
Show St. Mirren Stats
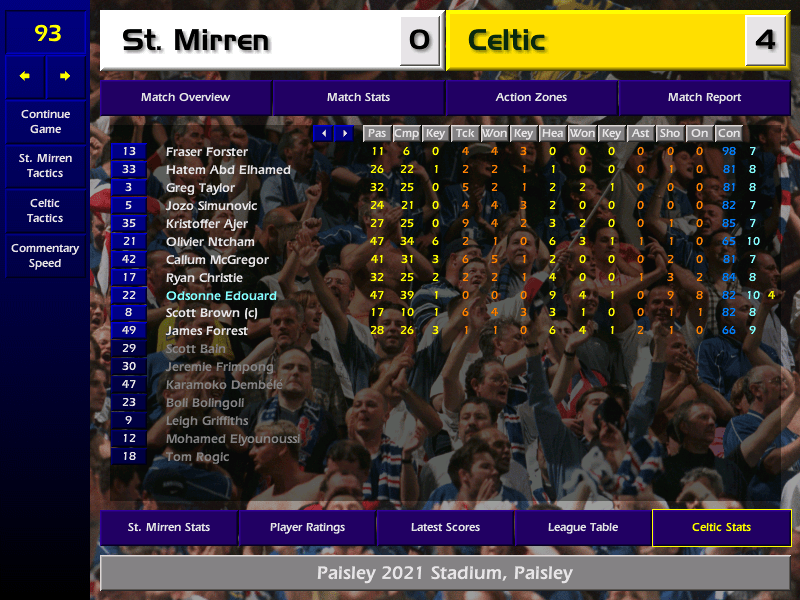[x=168, y=527]
